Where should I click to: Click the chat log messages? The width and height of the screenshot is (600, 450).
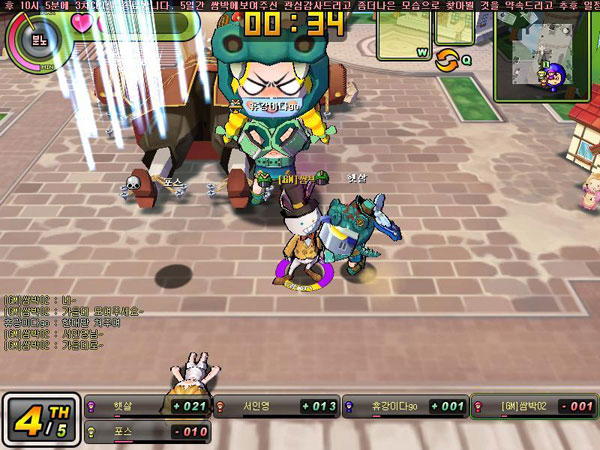click(78, 320)
